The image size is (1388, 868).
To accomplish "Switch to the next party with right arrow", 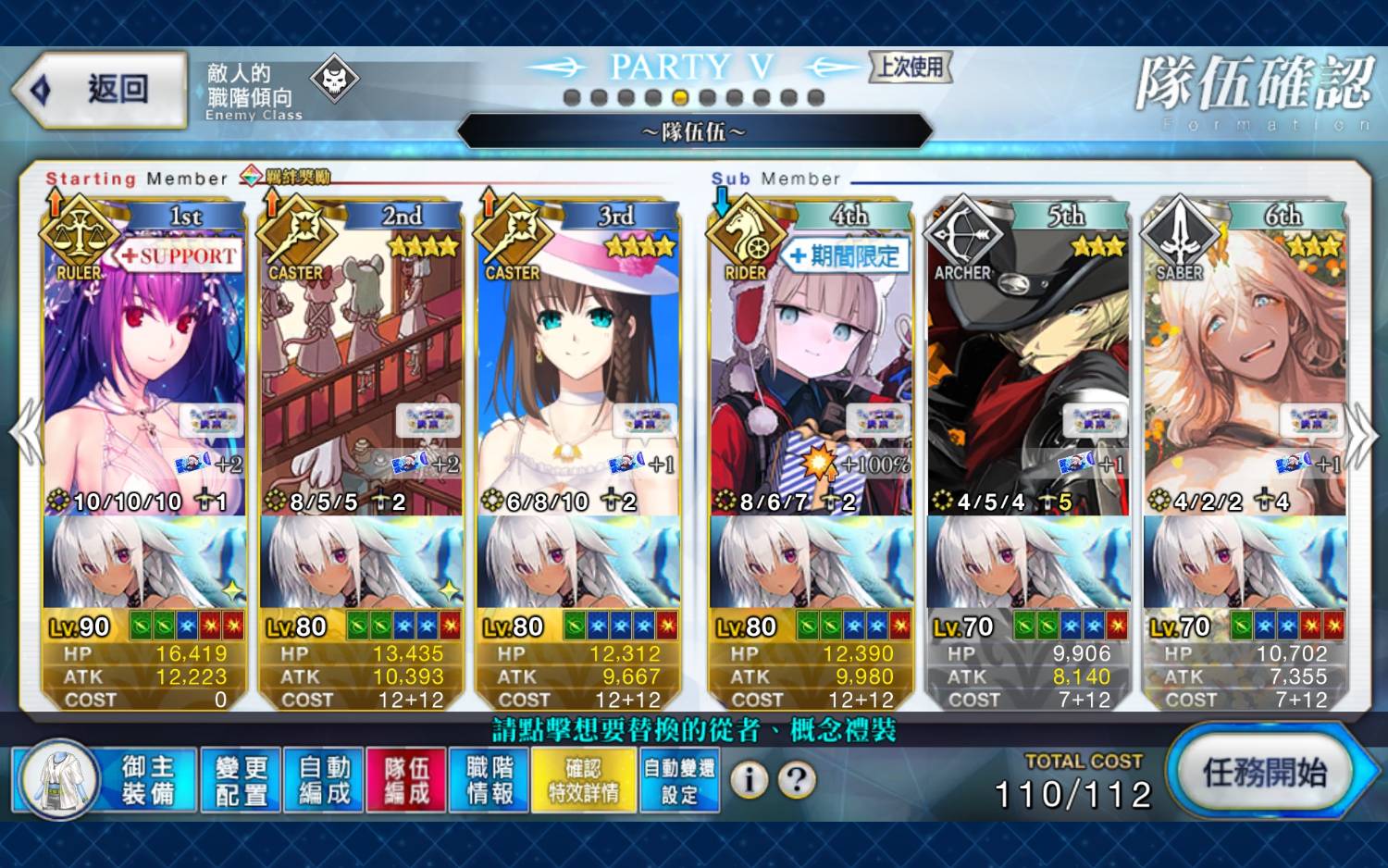I will point(1362,433).
